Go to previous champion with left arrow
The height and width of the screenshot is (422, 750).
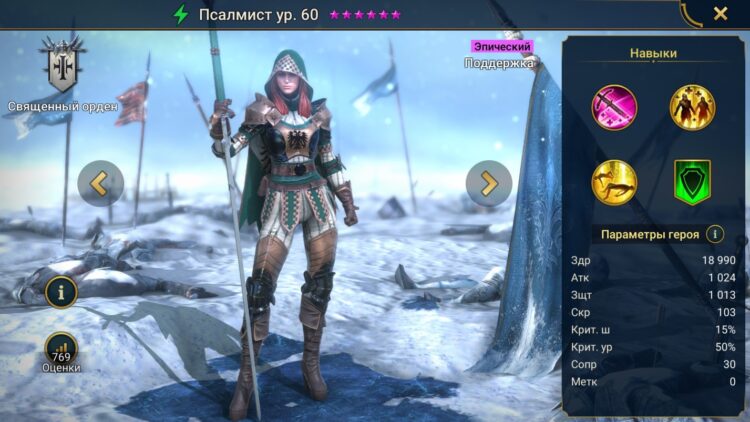click(x=101, y=183)
